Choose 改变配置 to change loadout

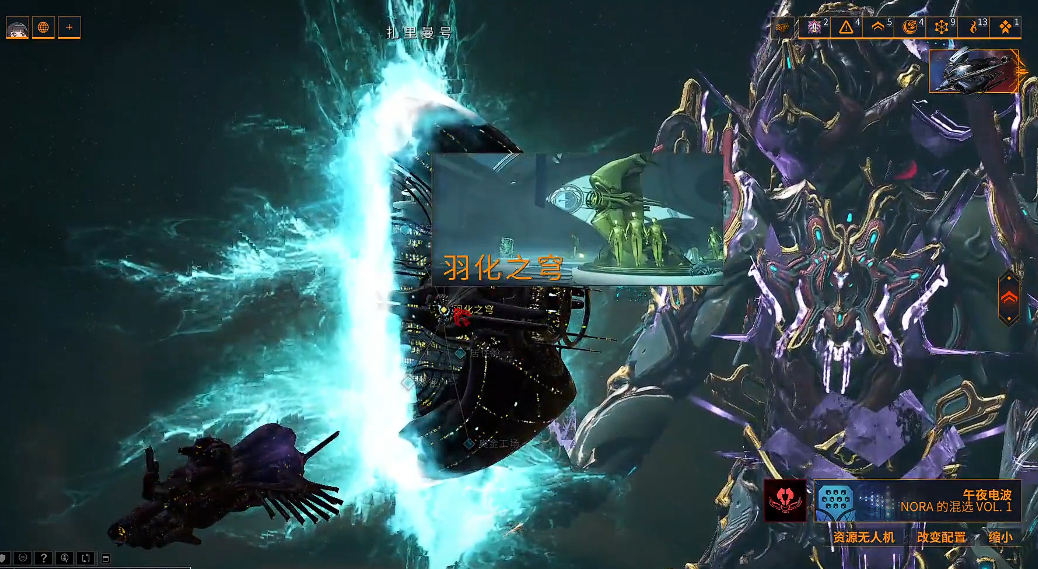(x=942, y=537)
